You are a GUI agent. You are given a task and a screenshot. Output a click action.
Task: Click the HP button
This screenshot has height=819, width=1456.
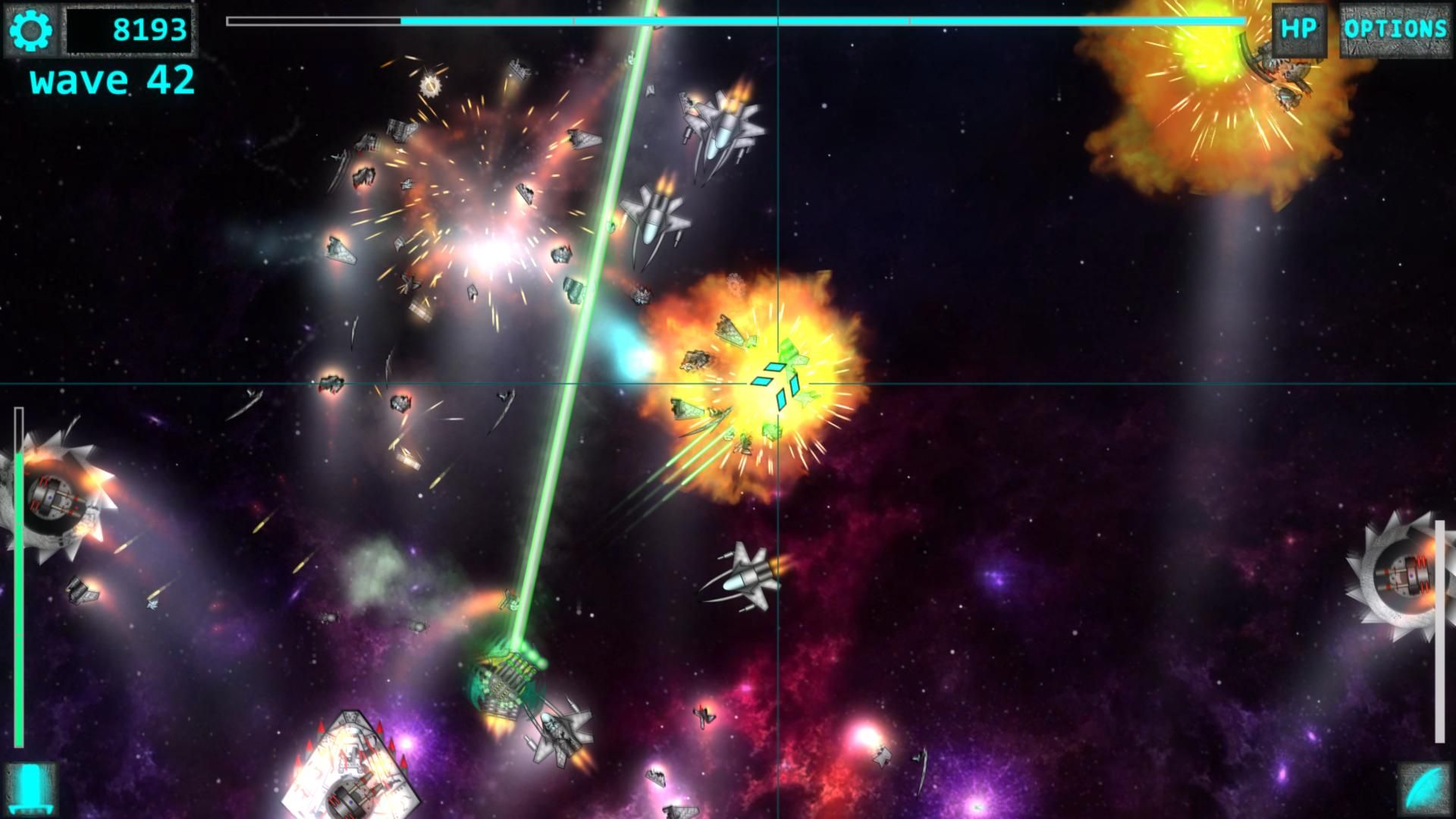[x=1298, y=30]
